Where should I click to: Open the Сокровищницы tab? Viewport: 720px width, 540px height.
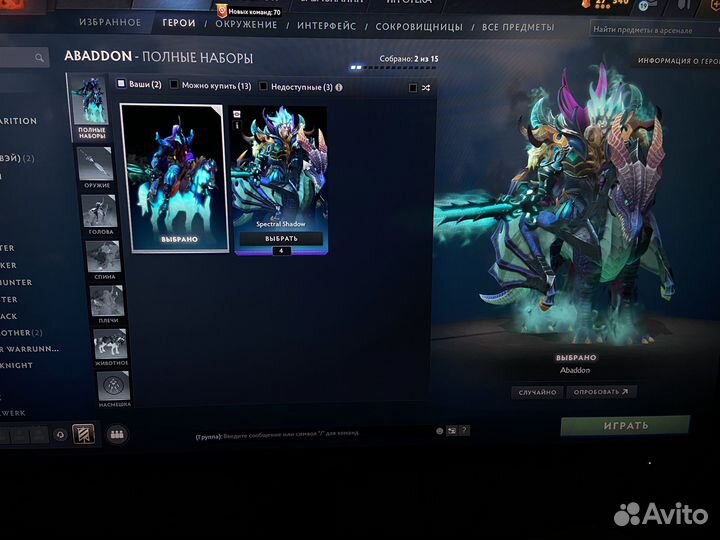421,27
